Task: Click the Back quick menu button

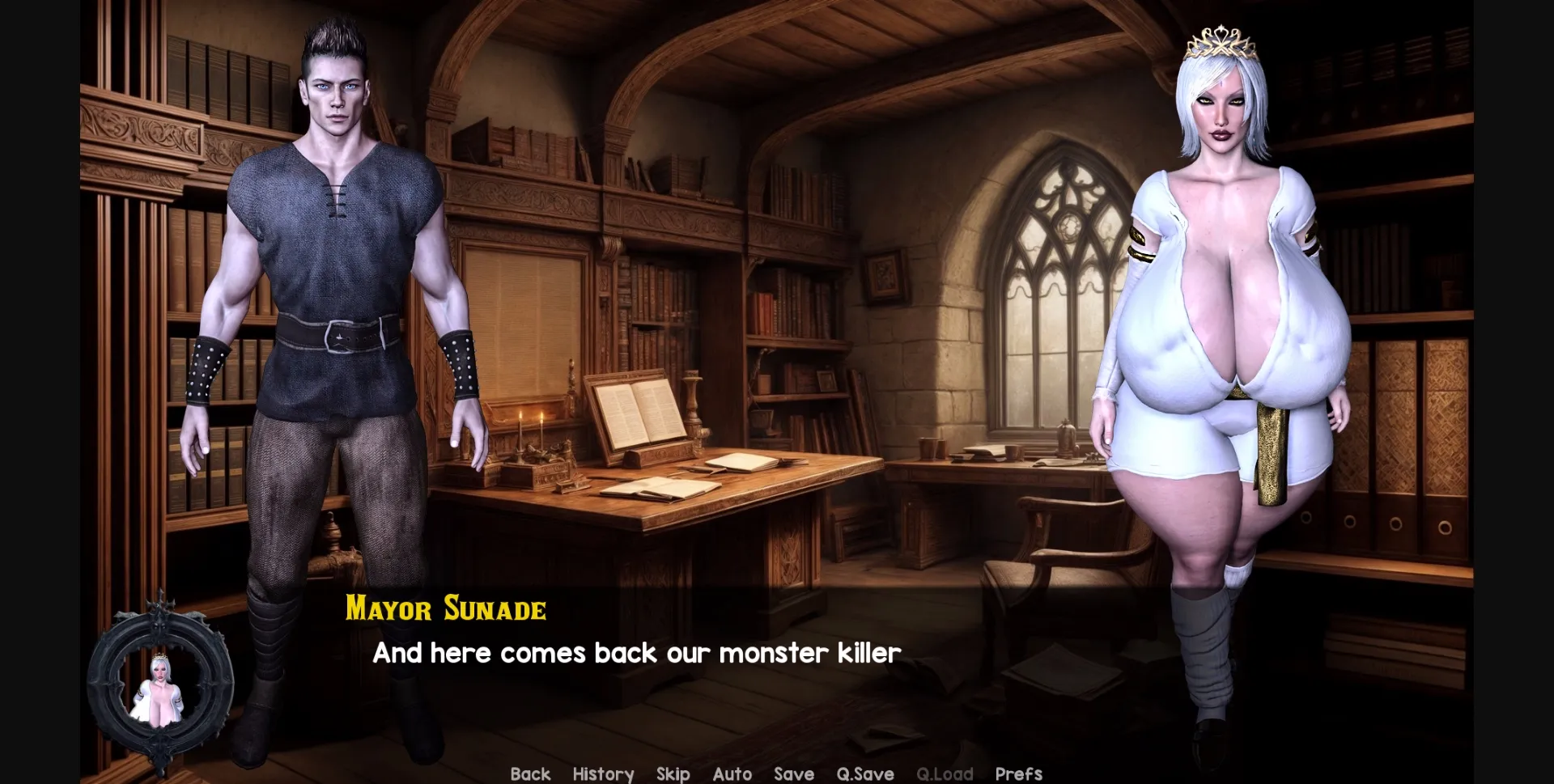Action: (530, 773)
